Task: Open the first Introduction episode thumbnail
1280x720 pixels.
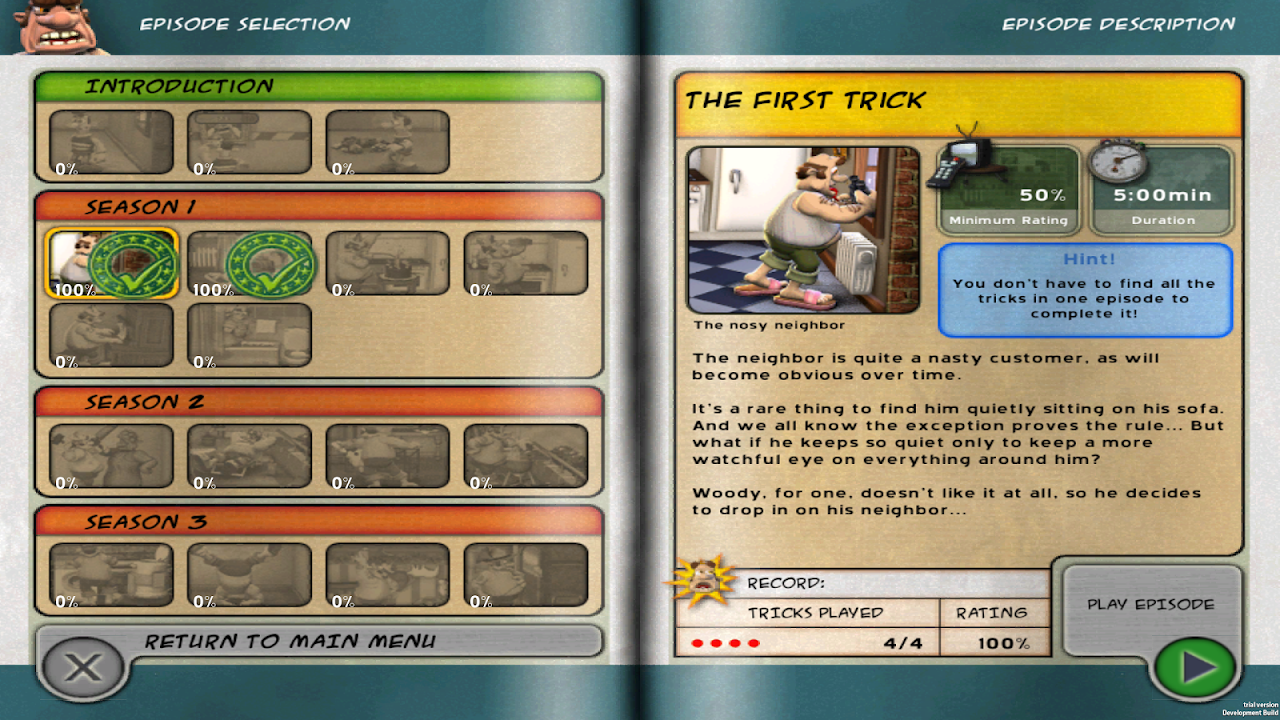Action: (111, 140)
